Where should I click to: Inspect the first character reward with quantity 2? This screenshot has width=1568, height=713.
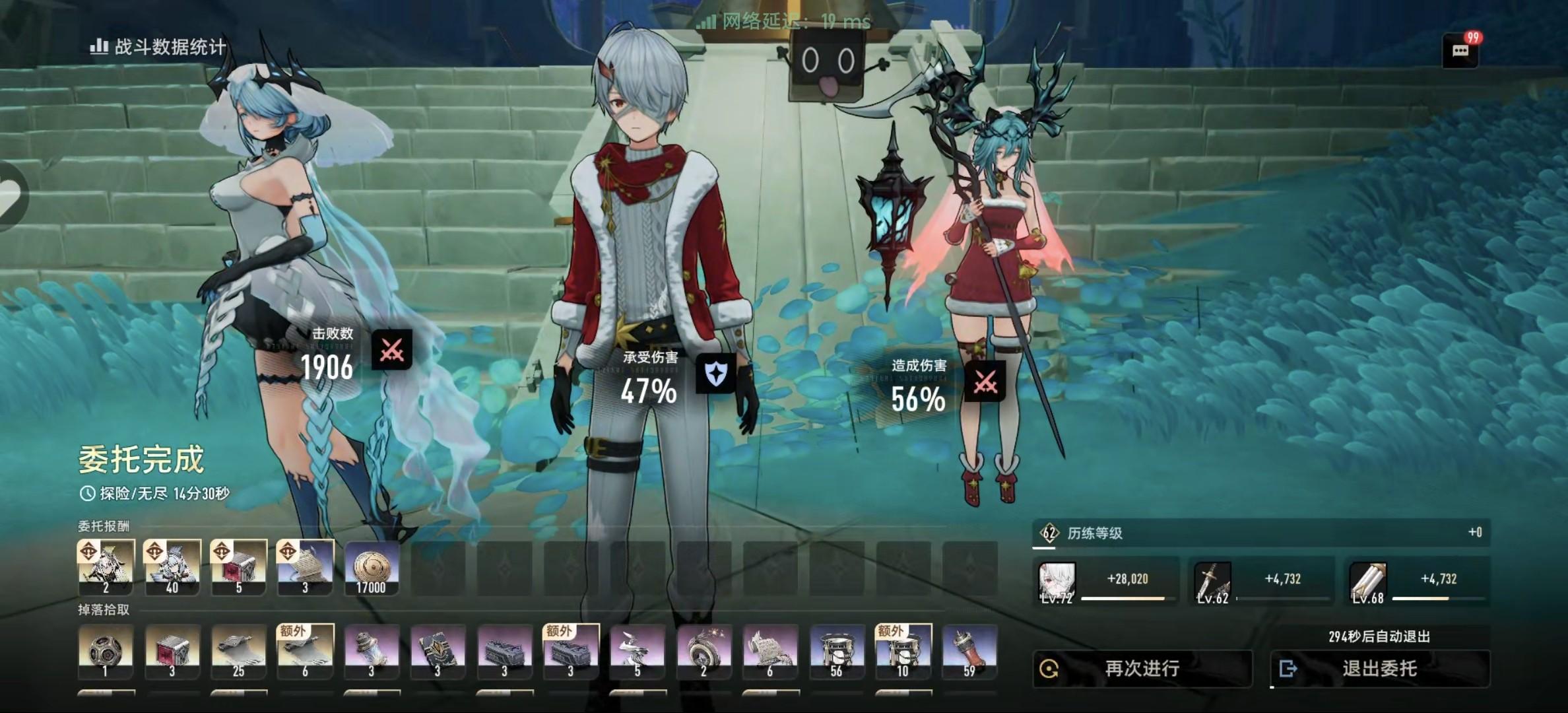click(x=106, y=568)
